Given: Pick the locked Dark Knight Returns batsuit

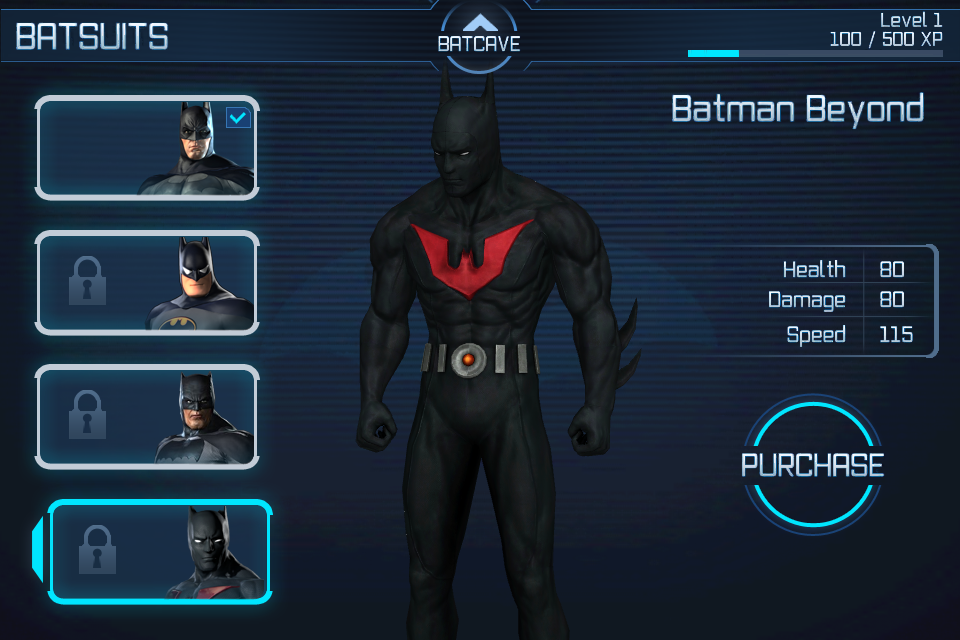Looking at the screenshot, I should click(x=147, y=417).
